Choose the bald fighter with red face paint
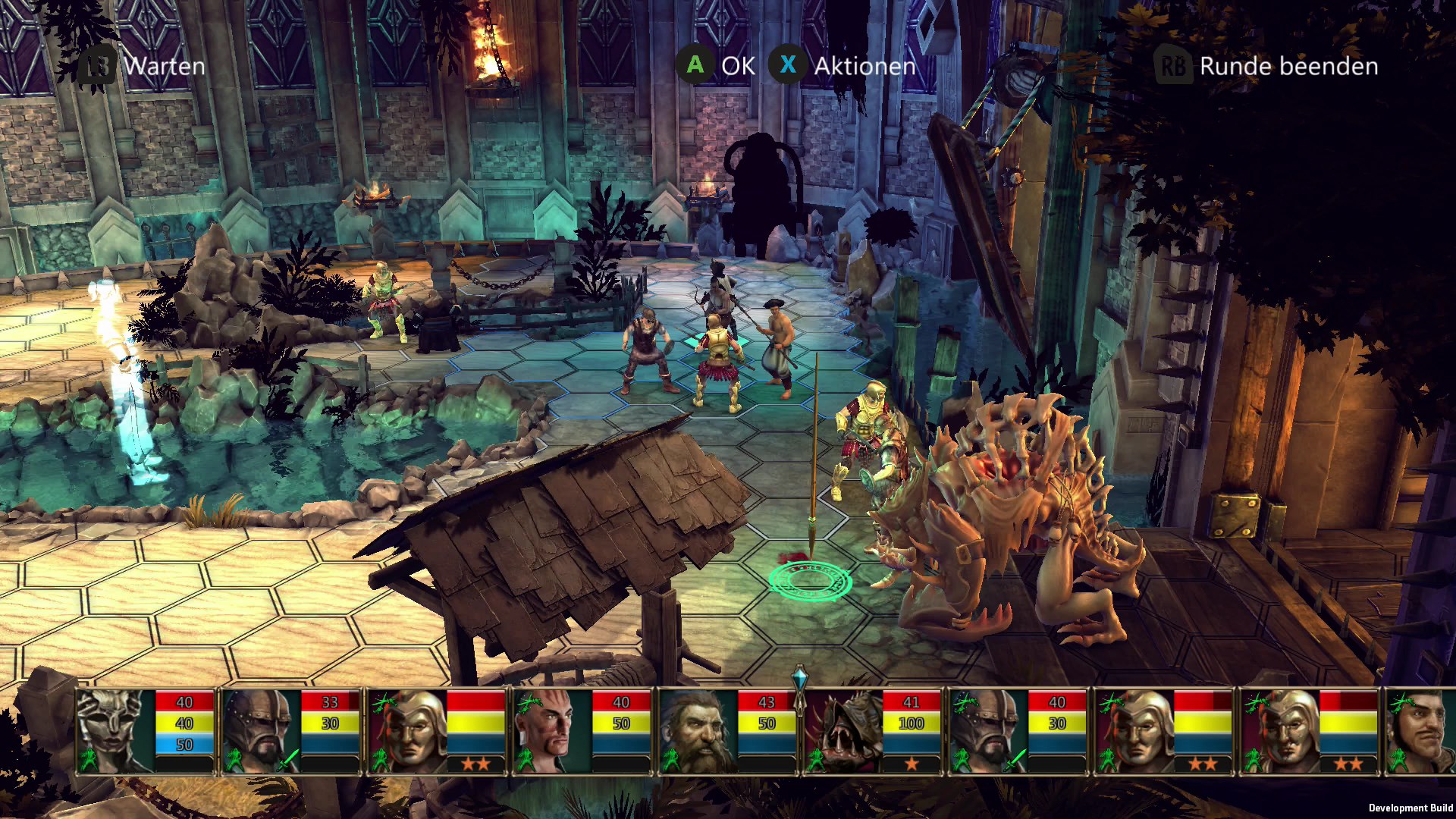This screenshot has height=819, width=1456. pyautogui.click(x=552, y=730)
